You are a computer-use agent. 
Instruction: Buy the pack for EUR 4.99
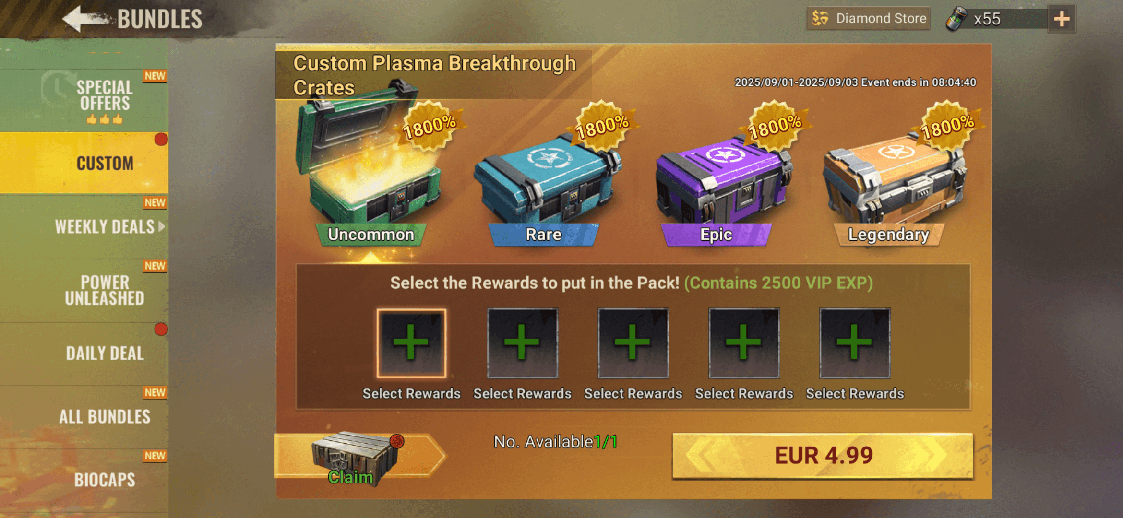[822, 456]
